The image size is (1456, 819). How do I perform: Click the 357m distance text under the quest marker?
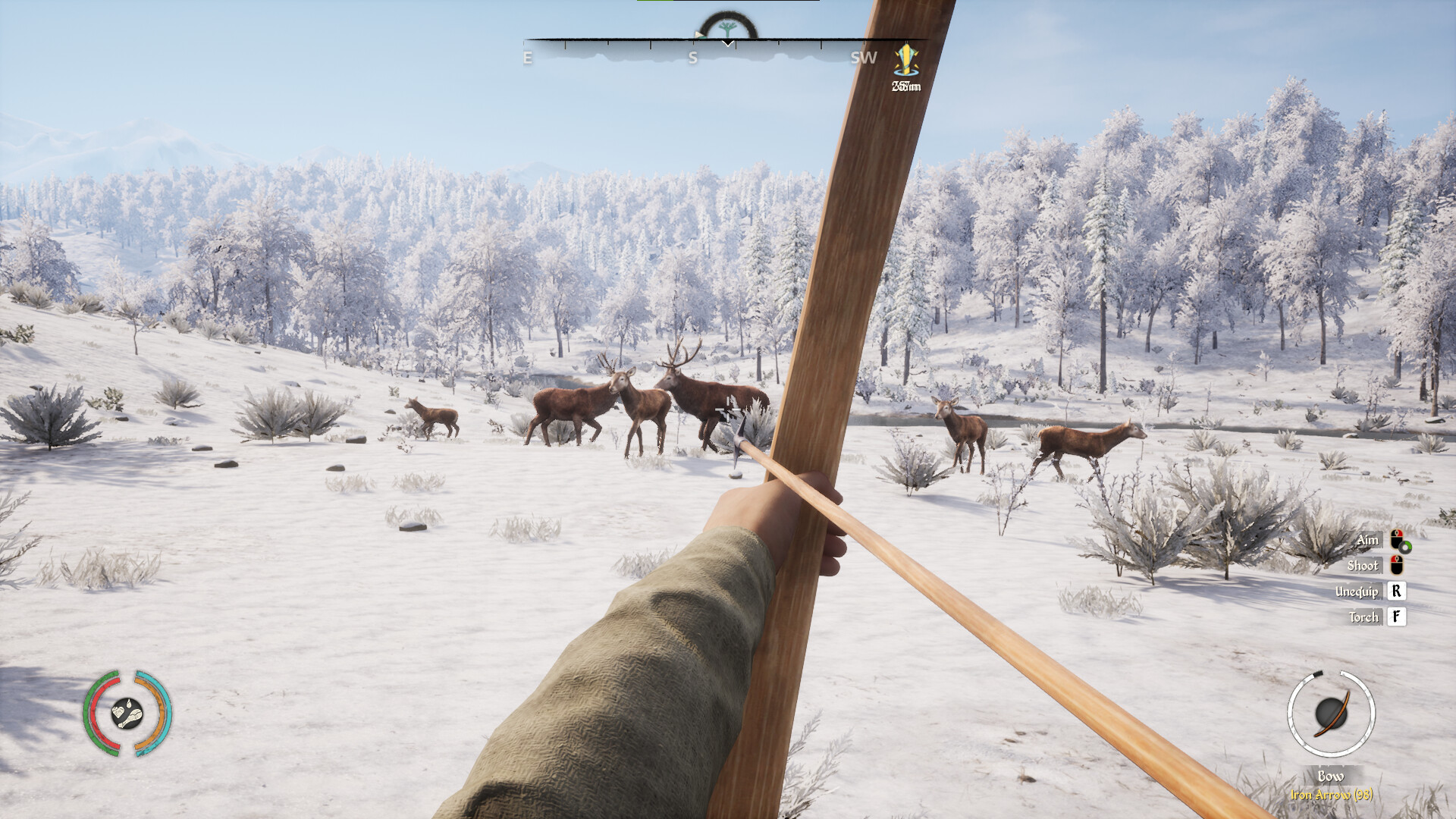[907, 86]
